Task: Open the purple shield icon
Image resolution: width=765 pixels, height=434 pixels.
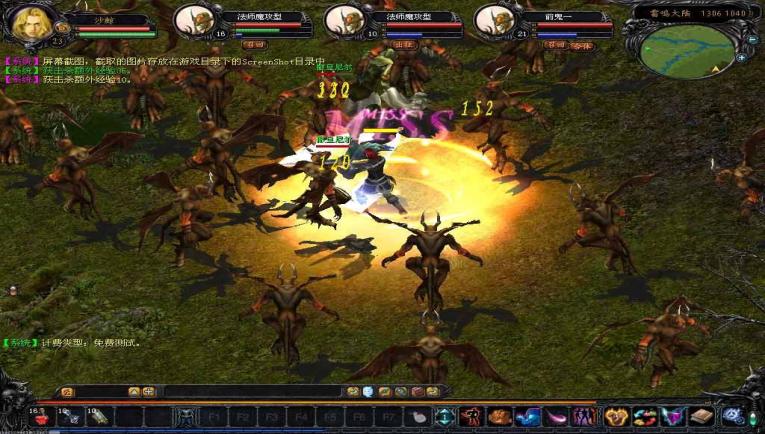Action: [x=673, y=416]
